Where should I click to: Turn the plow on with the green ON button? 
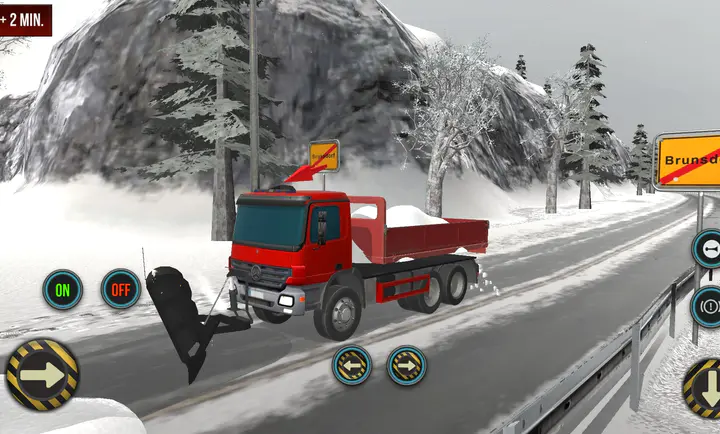pyautogui.click(x=62, y=290)
